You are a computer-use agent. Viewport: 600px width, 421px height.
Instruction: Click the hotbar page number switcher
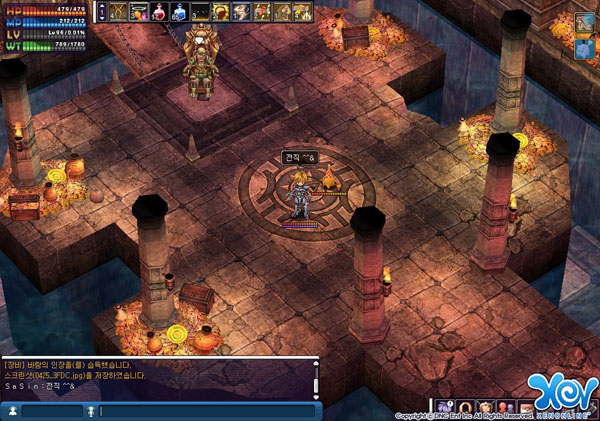click(98, 12)
